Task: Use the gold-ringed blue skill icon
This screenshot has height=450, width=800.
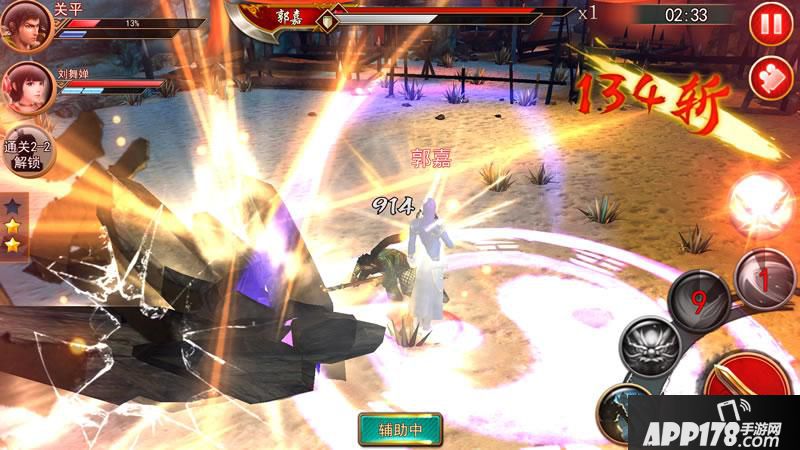Action: click(625, 415)
